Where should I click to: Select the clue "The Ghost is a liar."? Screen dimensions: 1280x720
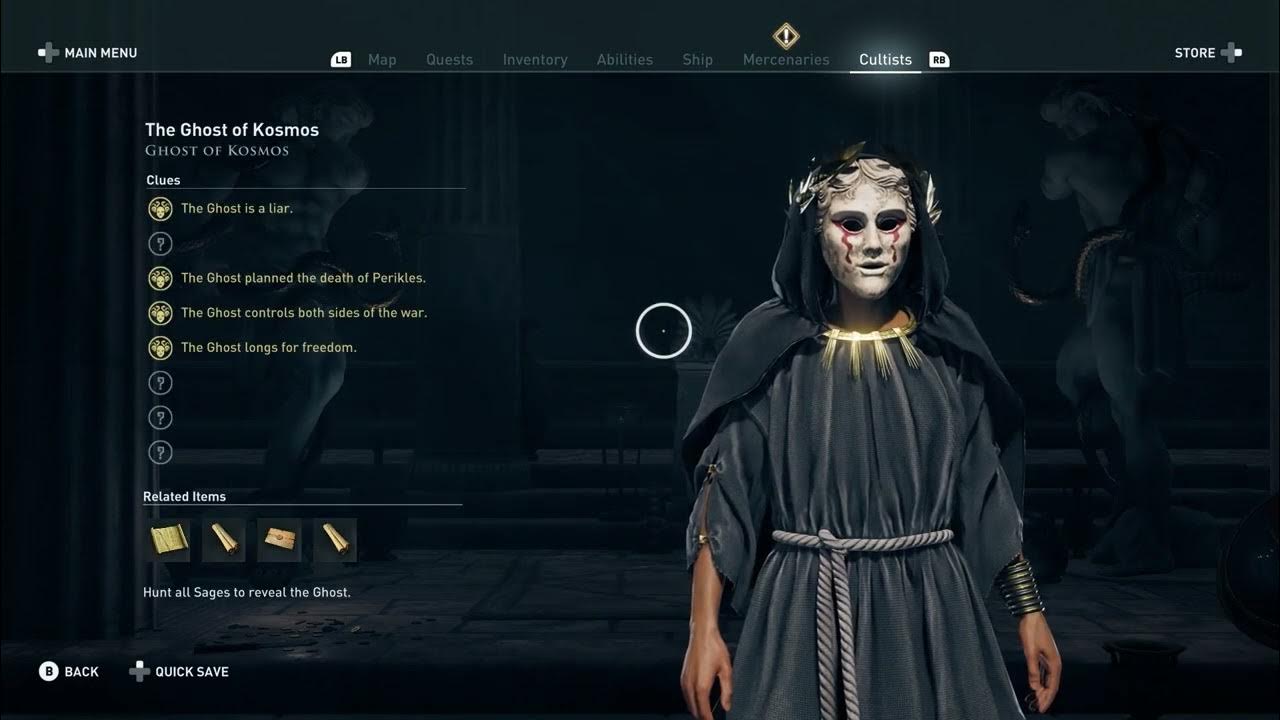[236, 209]
